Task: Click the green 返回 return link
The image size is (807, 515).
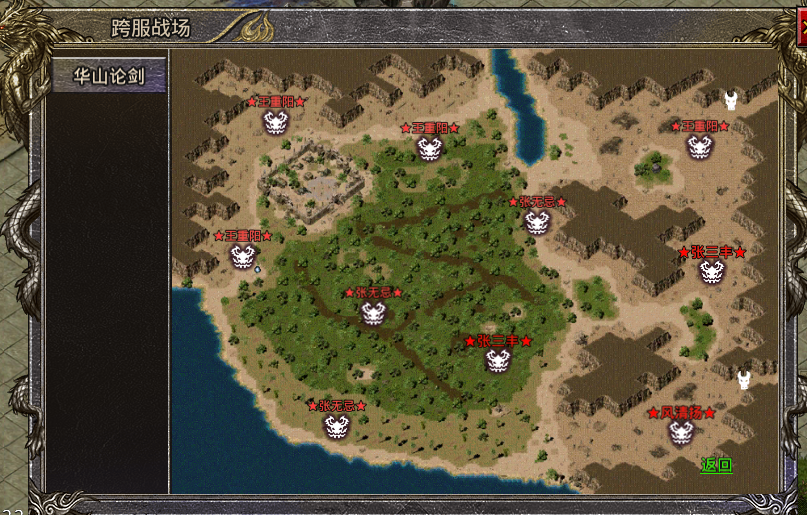Action: (716, 464)
